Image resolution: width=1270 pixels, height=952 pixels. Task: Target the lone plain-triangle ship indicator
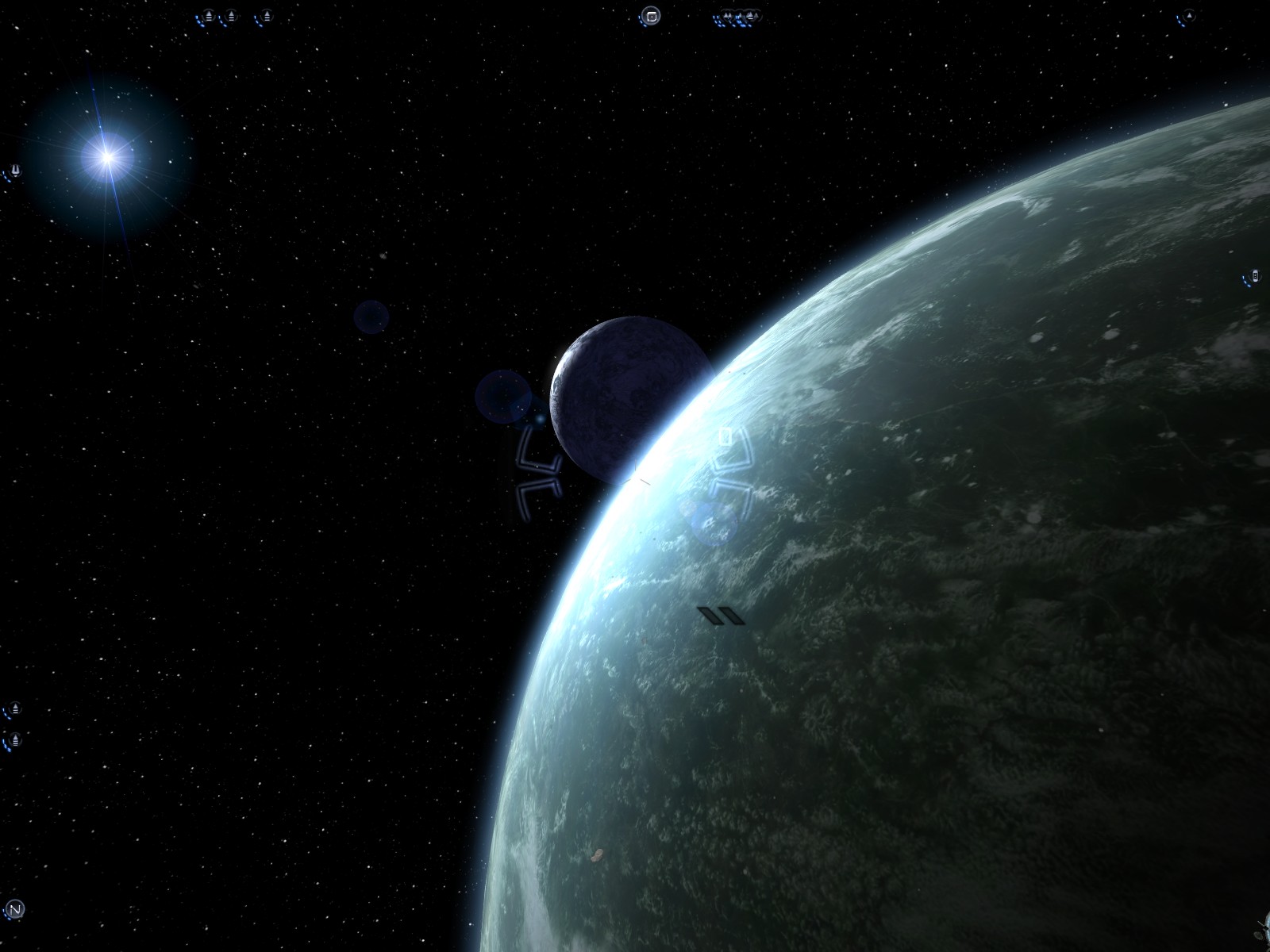(x=1189, y=16)
